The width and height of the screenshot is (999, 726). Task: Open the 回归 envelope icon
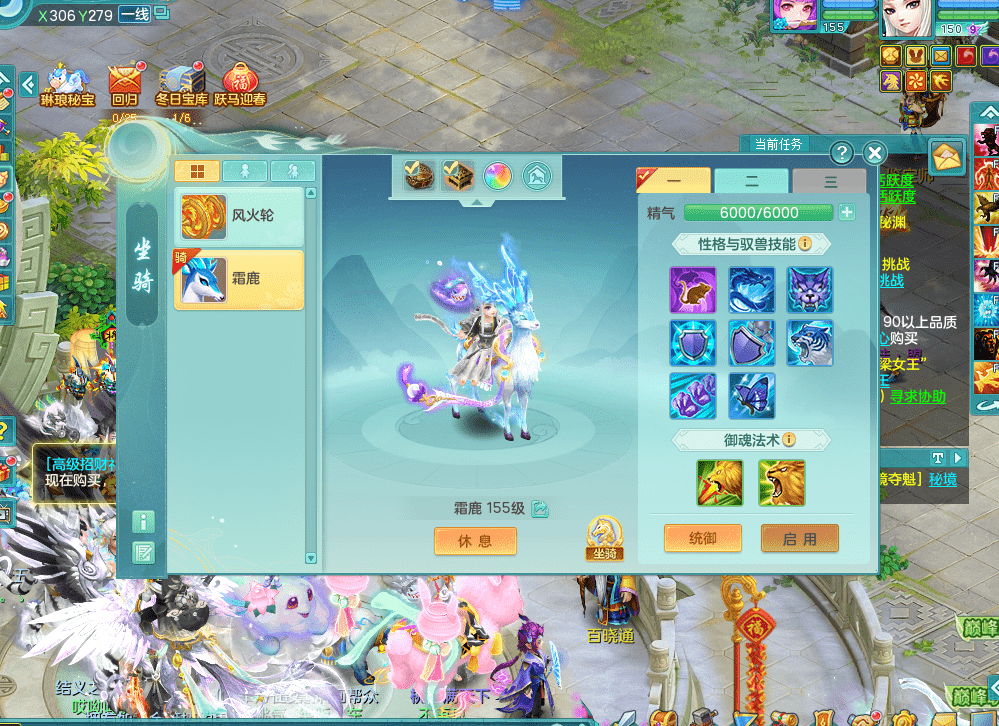125,80
